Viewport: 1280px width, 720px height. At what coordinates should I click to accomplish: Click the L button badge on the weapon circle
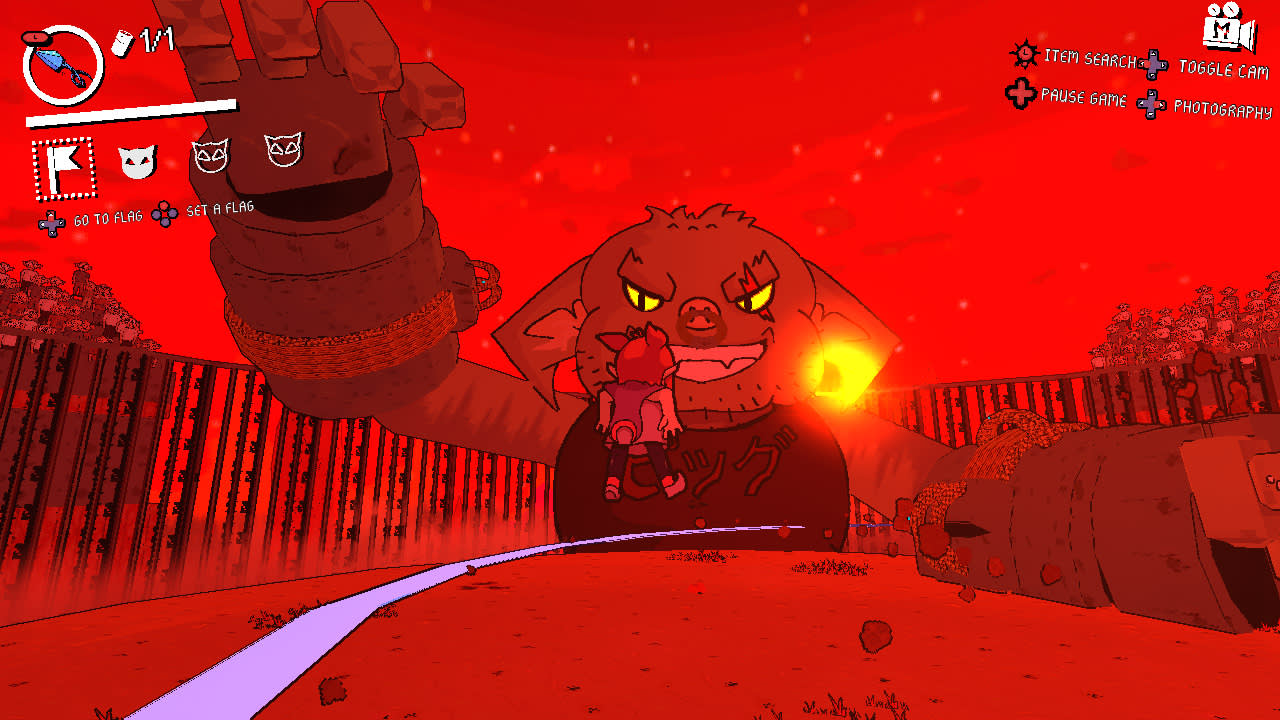click(37, 38)
